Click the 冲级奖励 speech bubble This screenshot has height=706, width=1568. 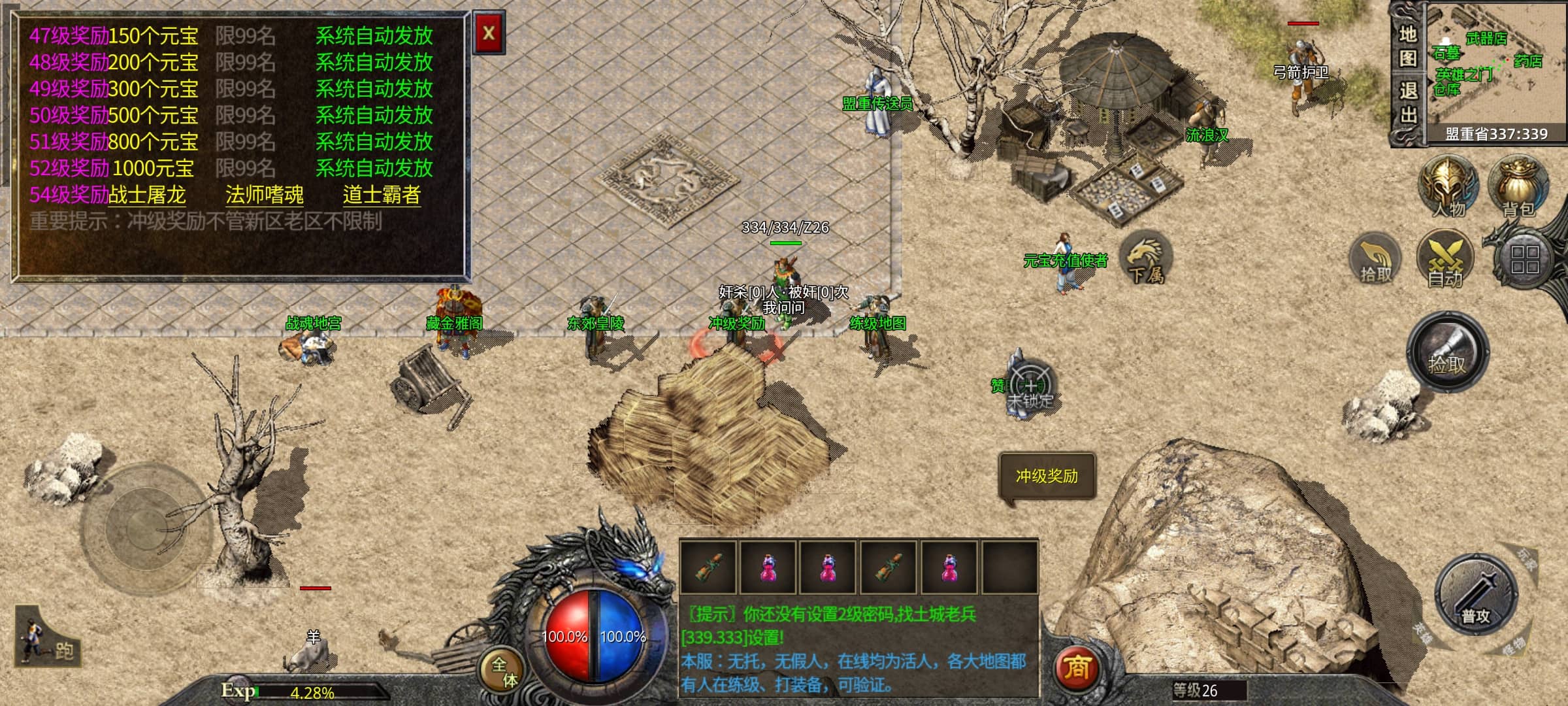[1047, 477]
